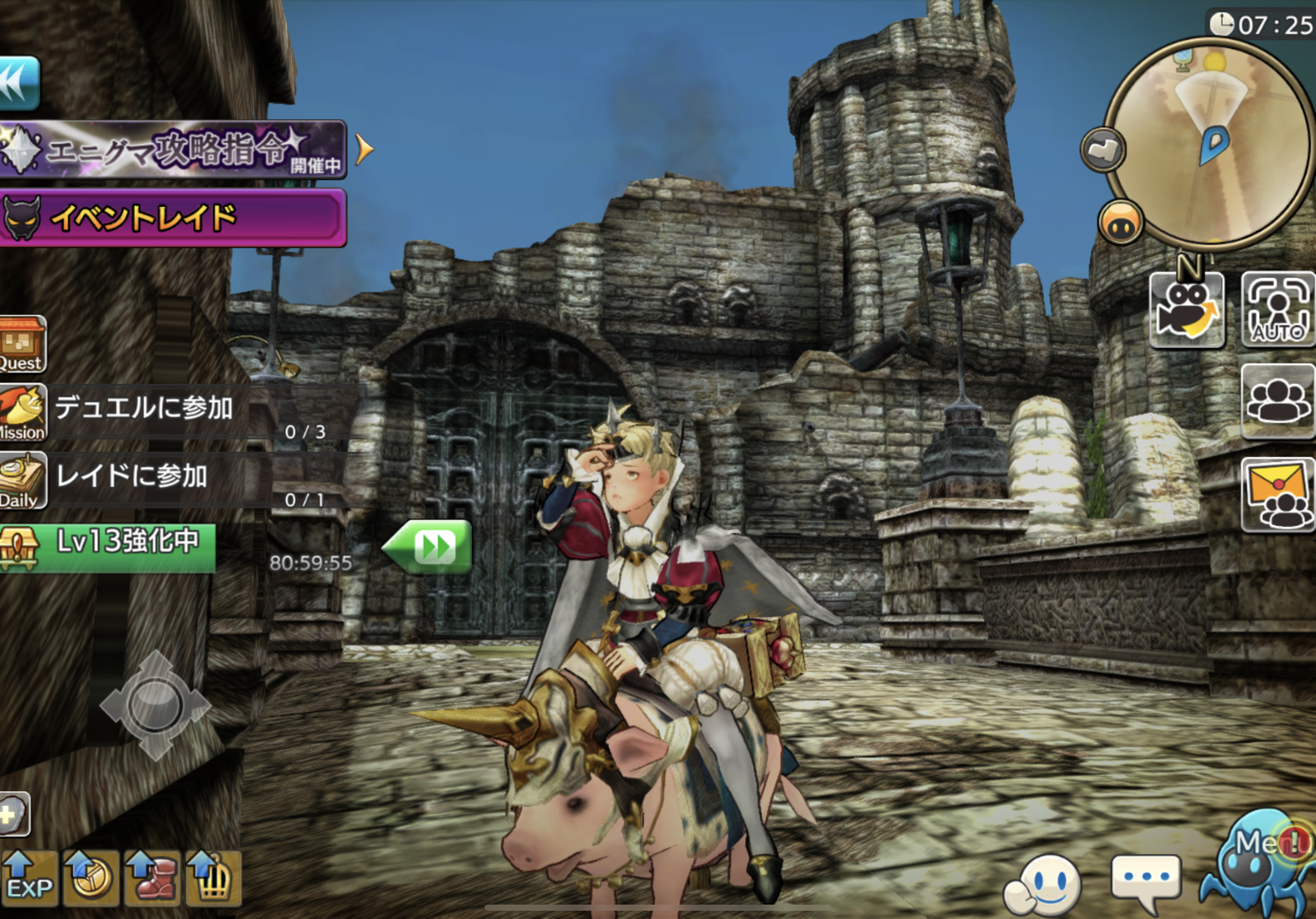Open the smiley face emote button
The image size is (1316, 919).
click(x=1046, y=881)
